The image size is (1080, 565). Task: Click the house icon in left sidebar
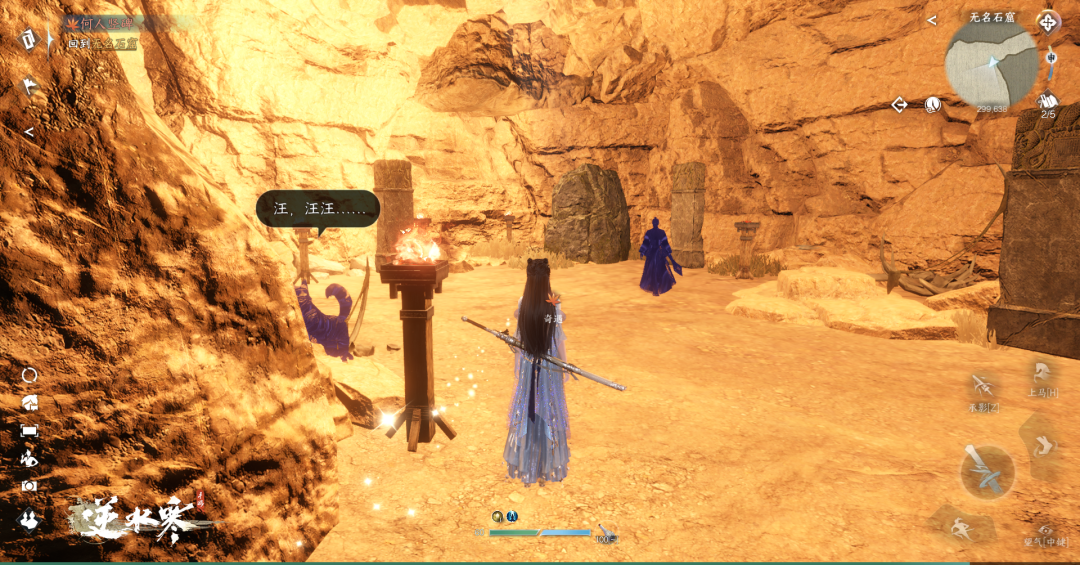click(29, 402)
